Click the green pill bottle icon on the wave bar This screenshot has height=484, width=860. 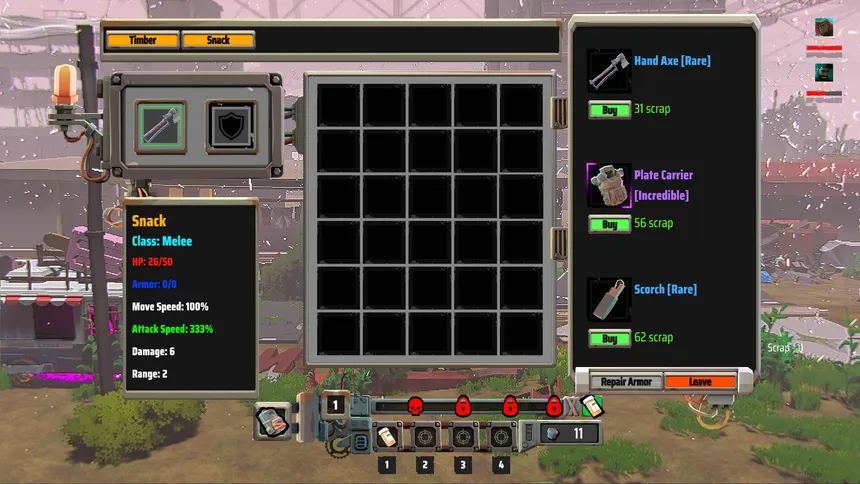click(593, 406)
